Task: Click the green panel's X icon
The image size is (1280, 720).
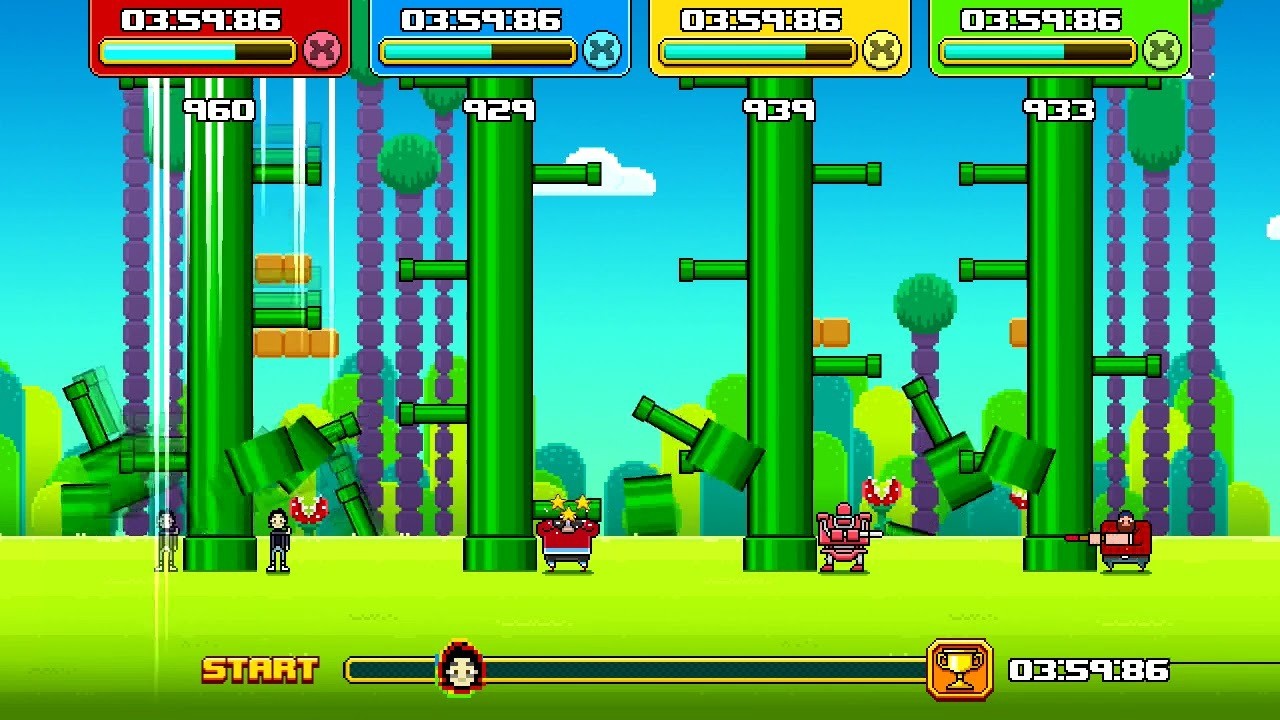Action: [x=1162, y=49]
